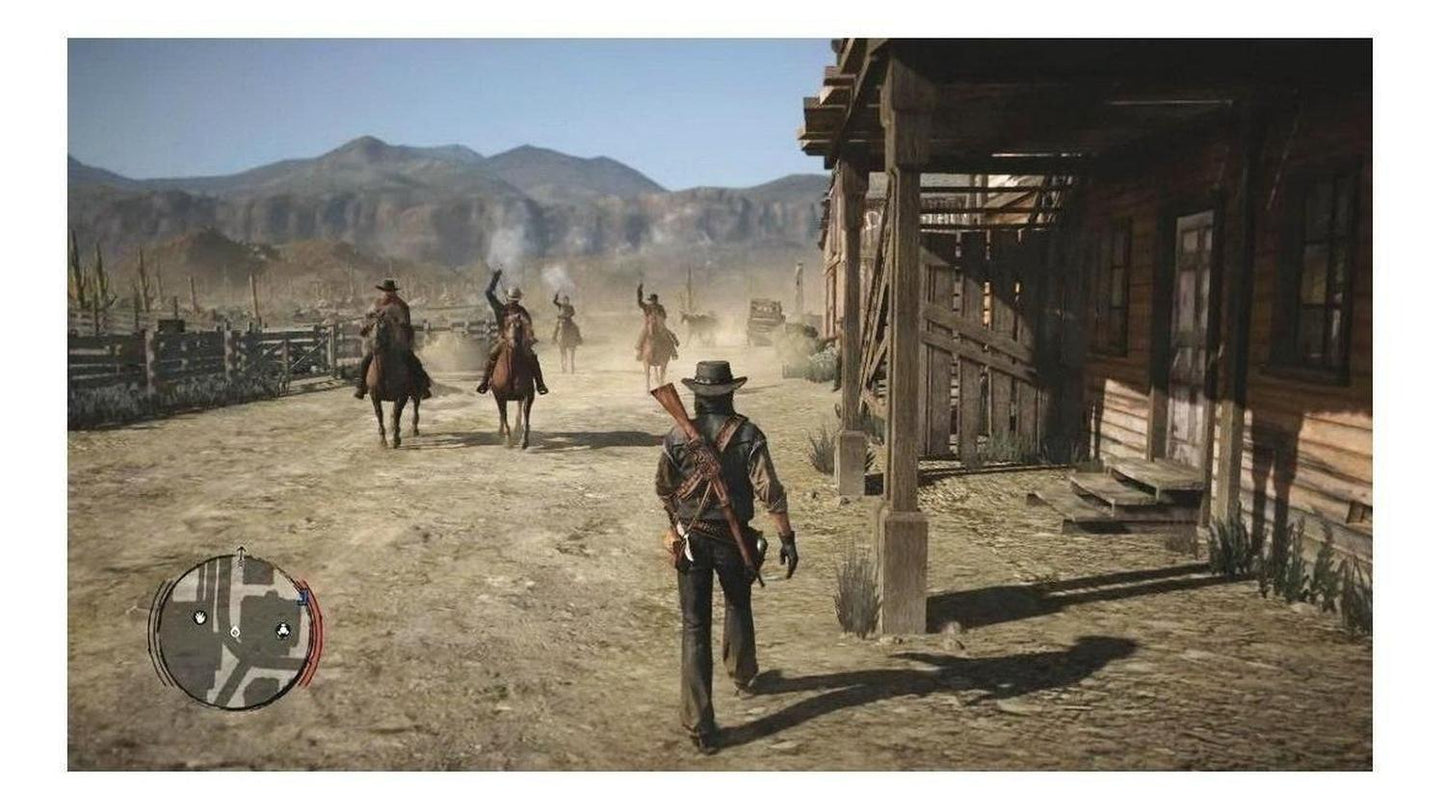Click the hand-shaped poker icon on minimap

pos(200,618)
